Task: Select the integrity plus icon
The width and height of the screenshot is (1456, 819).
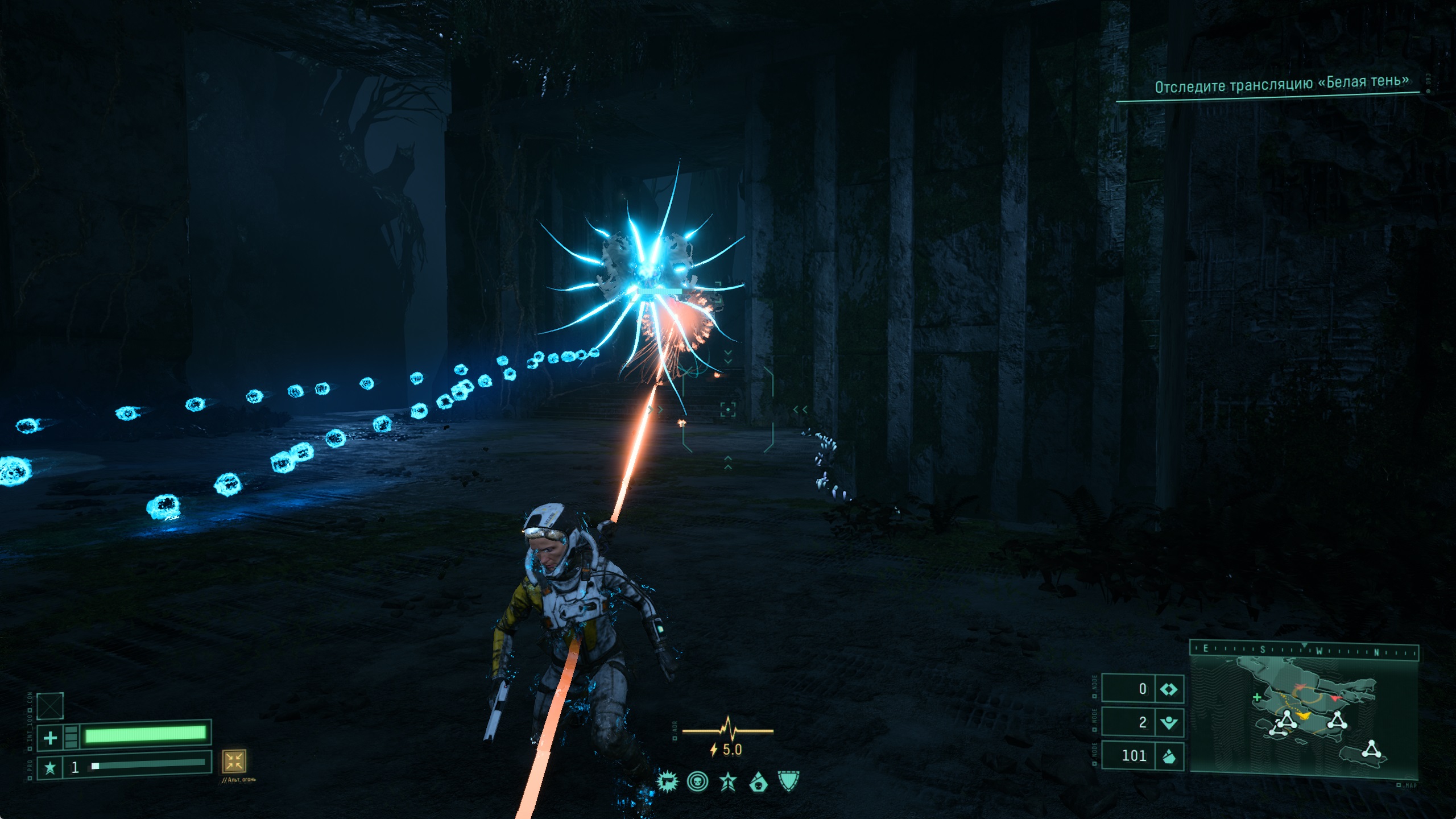Action: tap(50, 738)
